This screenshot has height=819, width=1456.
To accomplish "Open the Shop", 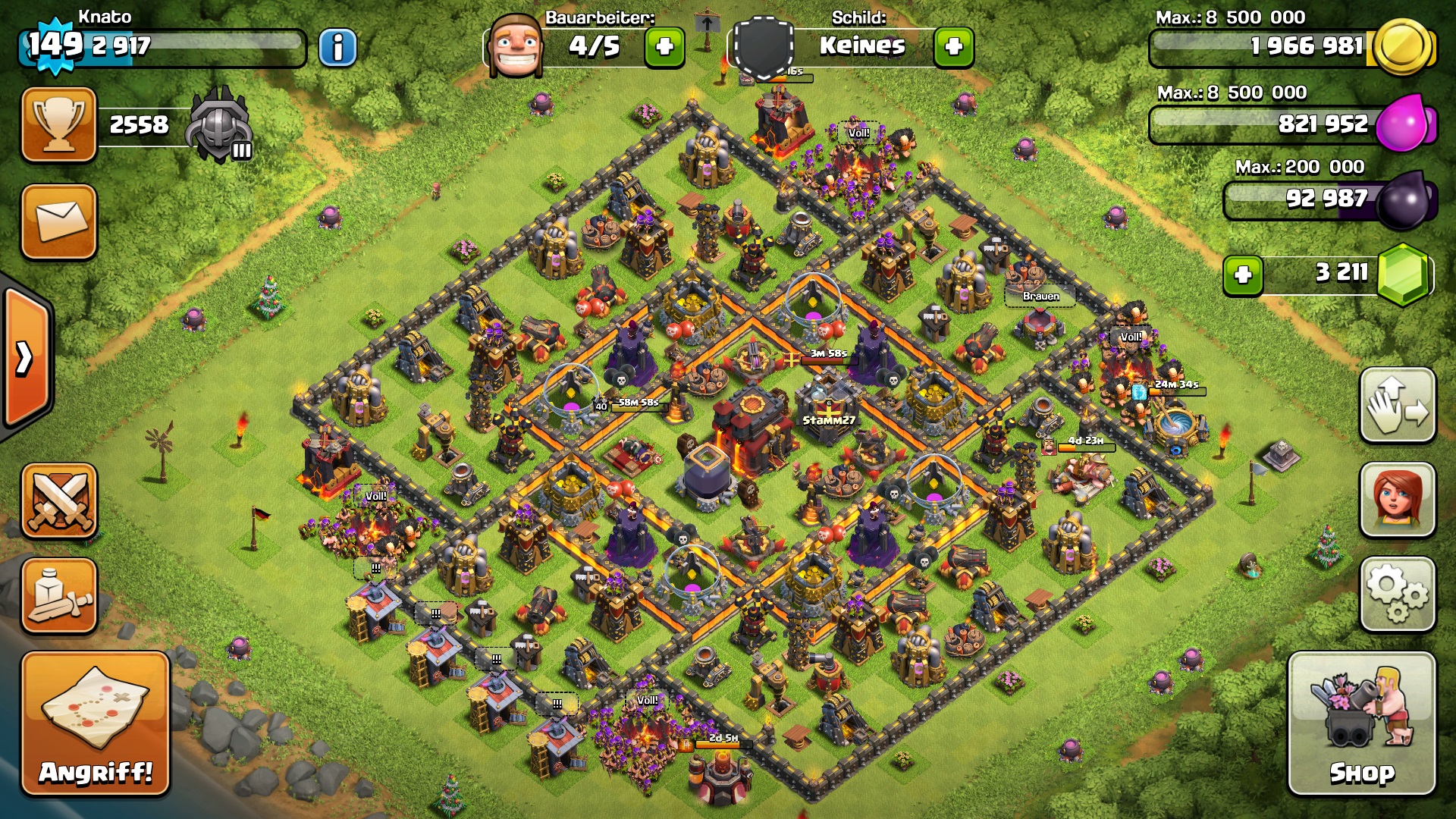I will tap(1362, 723).
